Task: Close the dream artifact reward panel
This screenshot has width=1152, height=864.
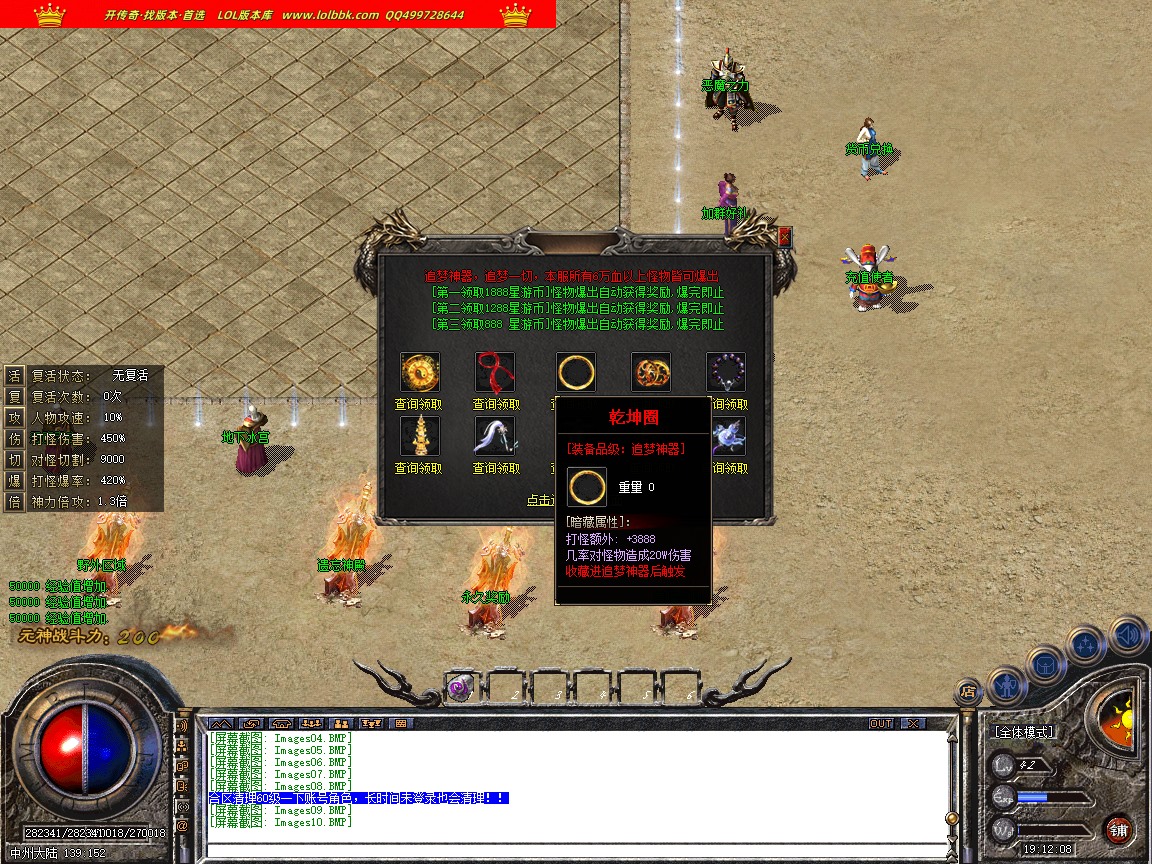Action: [x=785, y=237]
